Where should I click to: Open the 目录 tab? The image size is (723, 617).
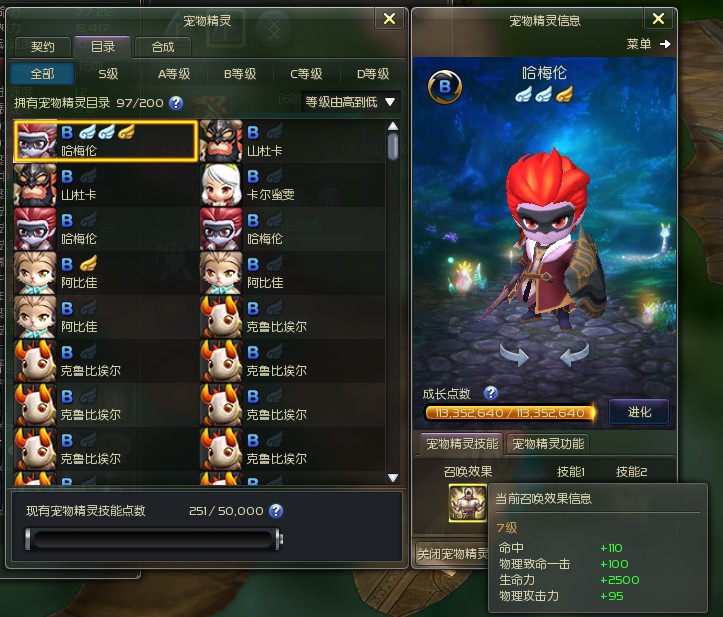click(x=103, y=47)
